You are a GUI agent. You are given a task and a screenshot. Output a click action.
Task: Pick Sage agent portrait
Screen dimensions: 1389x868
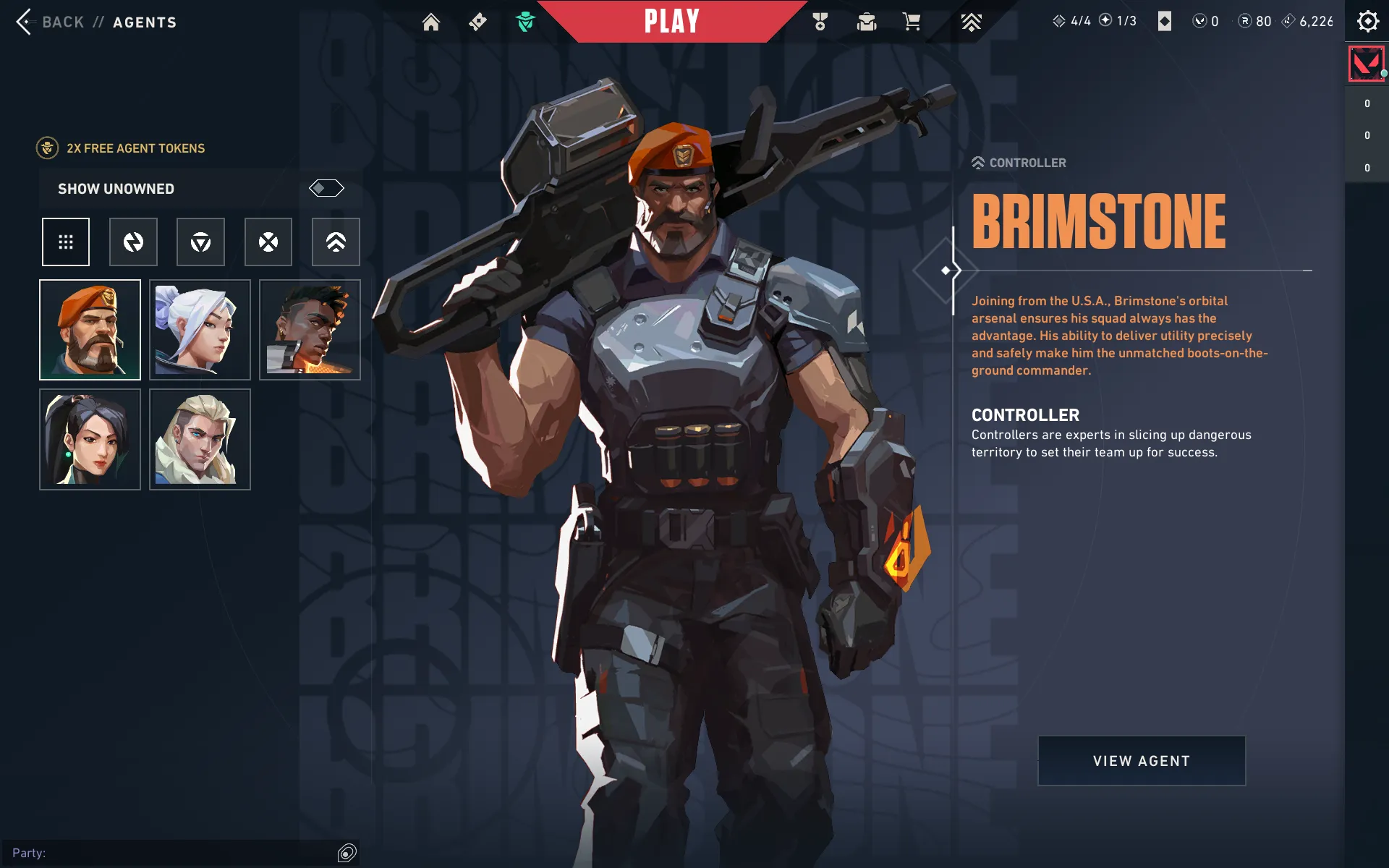[90, 440]
